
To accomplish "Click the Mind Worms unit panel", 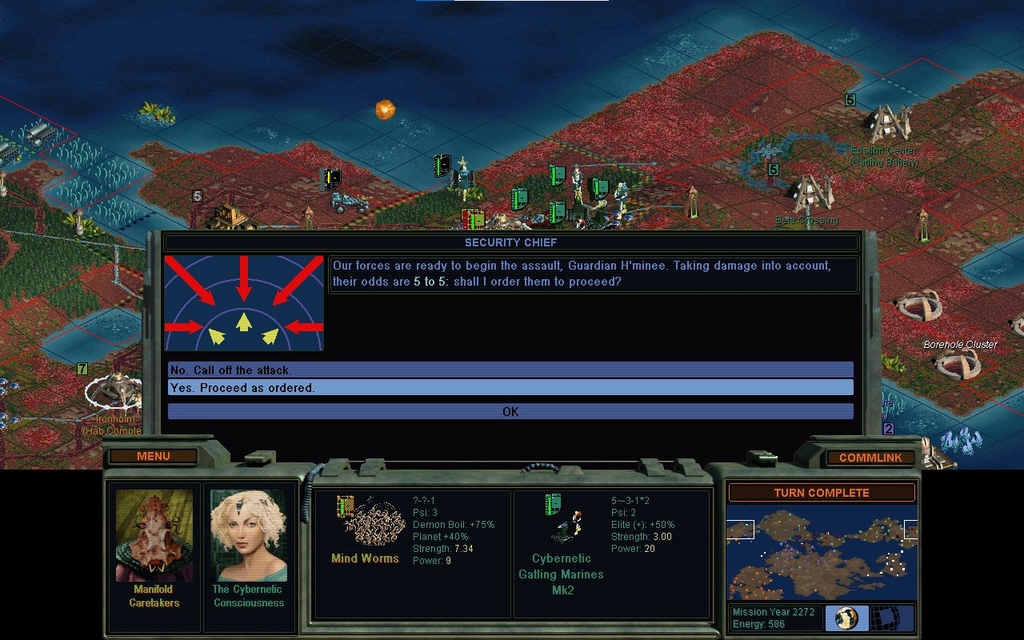I will tap(411, 554).
